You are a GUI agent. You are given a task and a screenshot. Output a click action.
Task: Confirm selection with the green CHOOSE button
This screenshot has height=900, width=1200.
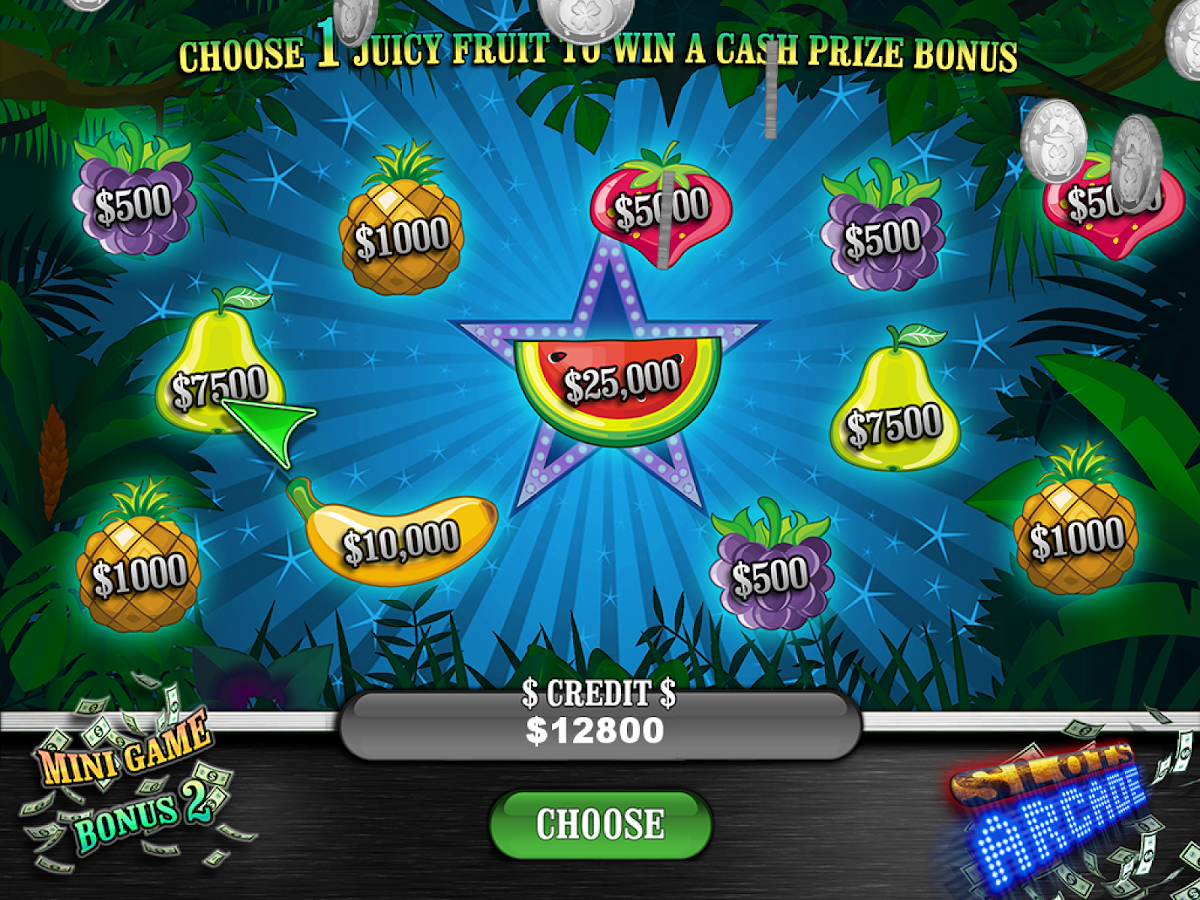tap(600, 824)
